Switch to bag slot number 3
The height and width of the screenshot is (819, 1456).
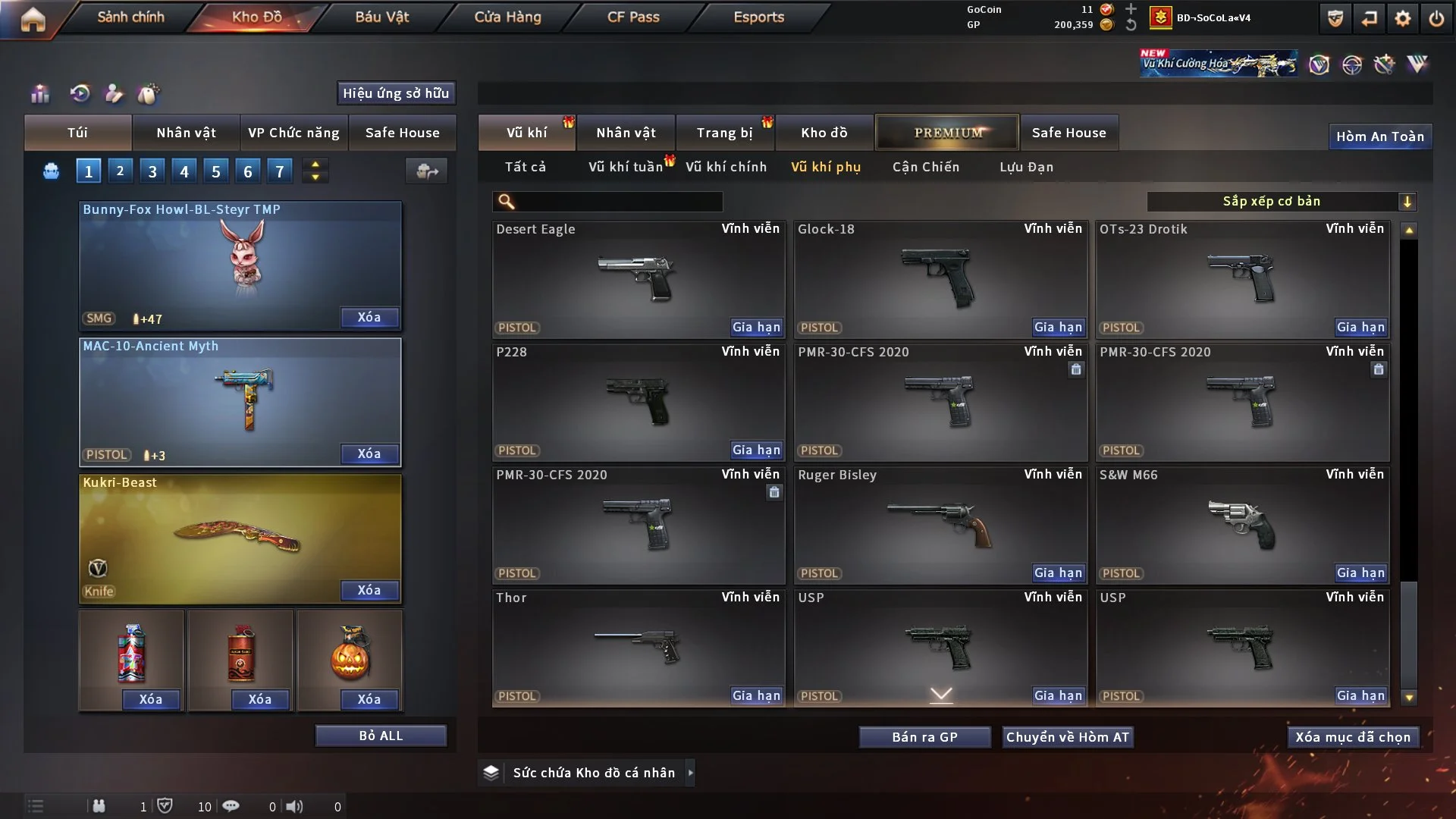pos(152,171)
